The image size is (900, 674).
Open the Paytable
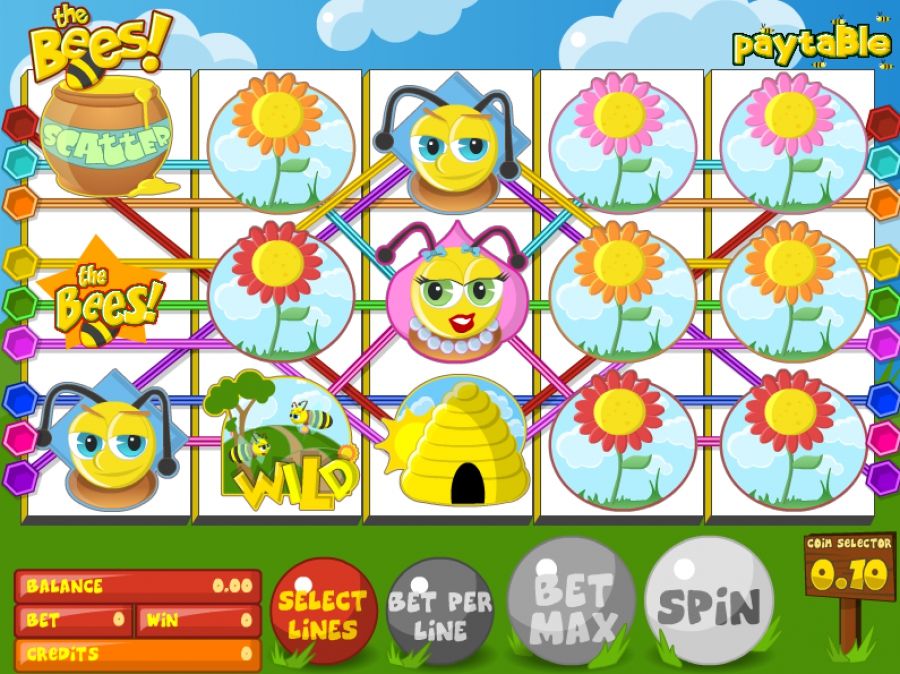coord(810,44)
